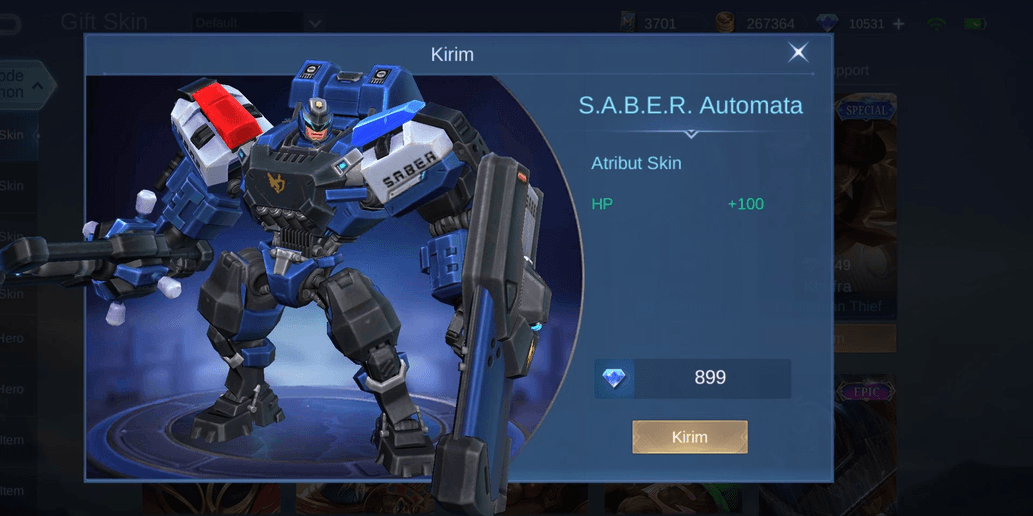1033x516 pixels.
Task: Add diamonds with the plus icon
Action: 898,23
